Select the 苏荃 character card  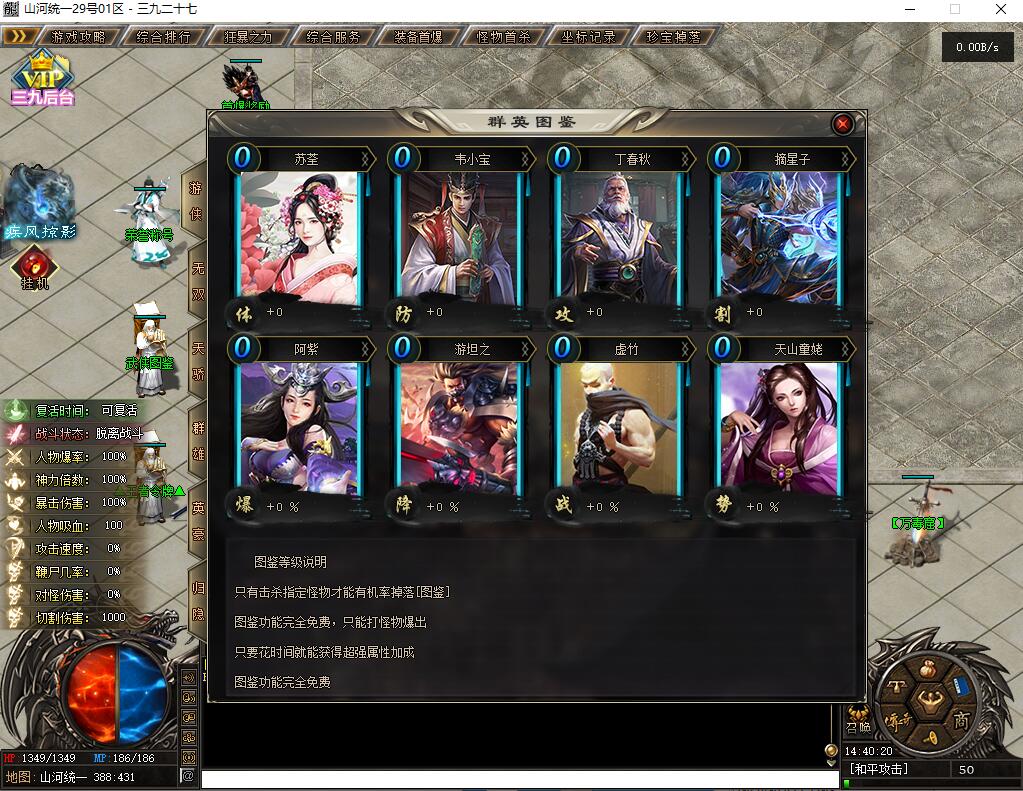[x=299, y=238]
